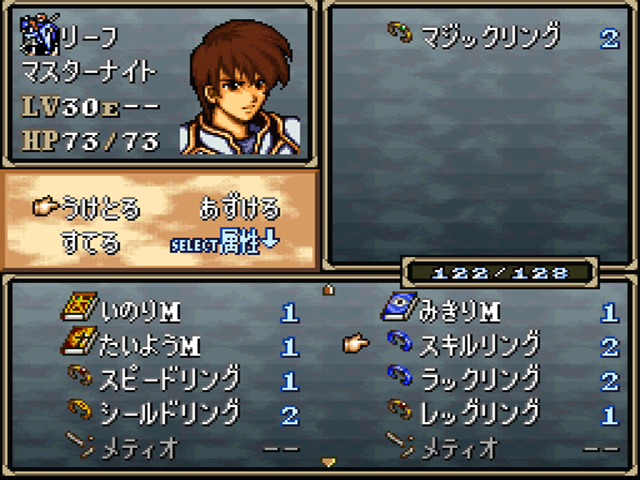Click the storage list's down scroll arrow
This screenshot has width=640, height=480.
click(328, 462)
